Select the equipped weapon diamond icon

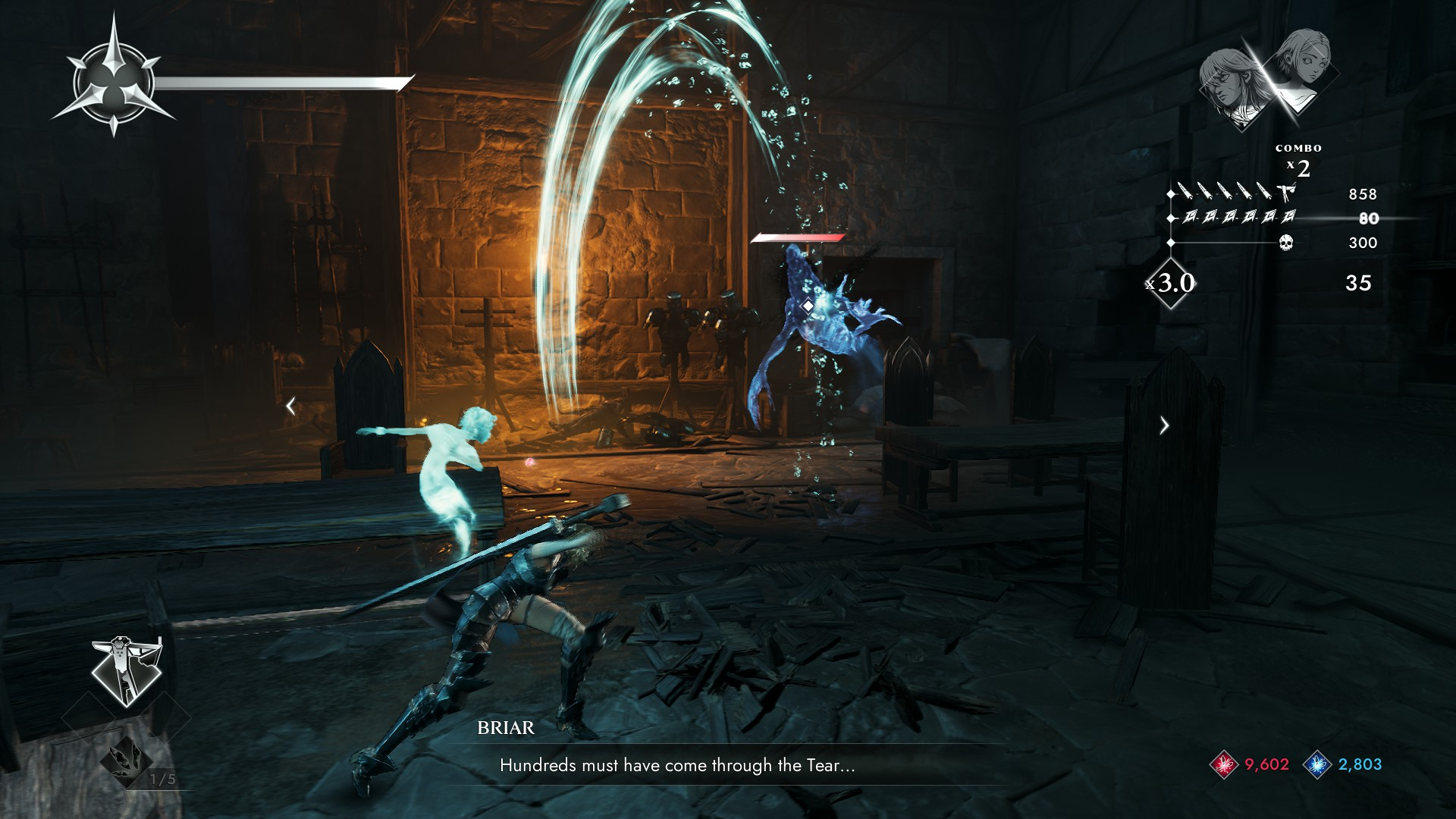click(126, 672)
